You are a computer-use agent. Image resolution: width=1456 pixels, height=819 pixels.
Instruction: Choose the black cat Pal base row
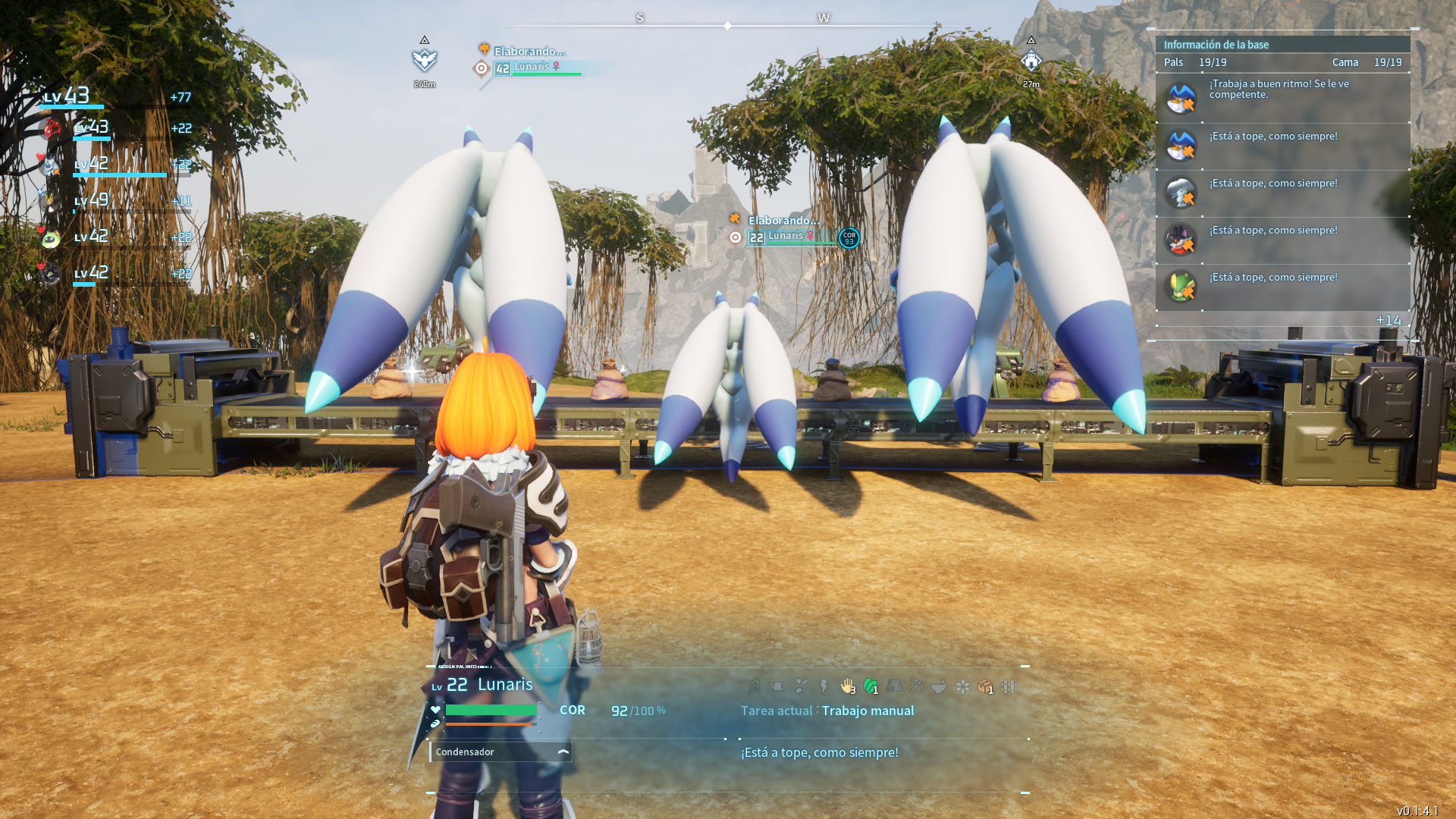click(x=1282, y=240)
